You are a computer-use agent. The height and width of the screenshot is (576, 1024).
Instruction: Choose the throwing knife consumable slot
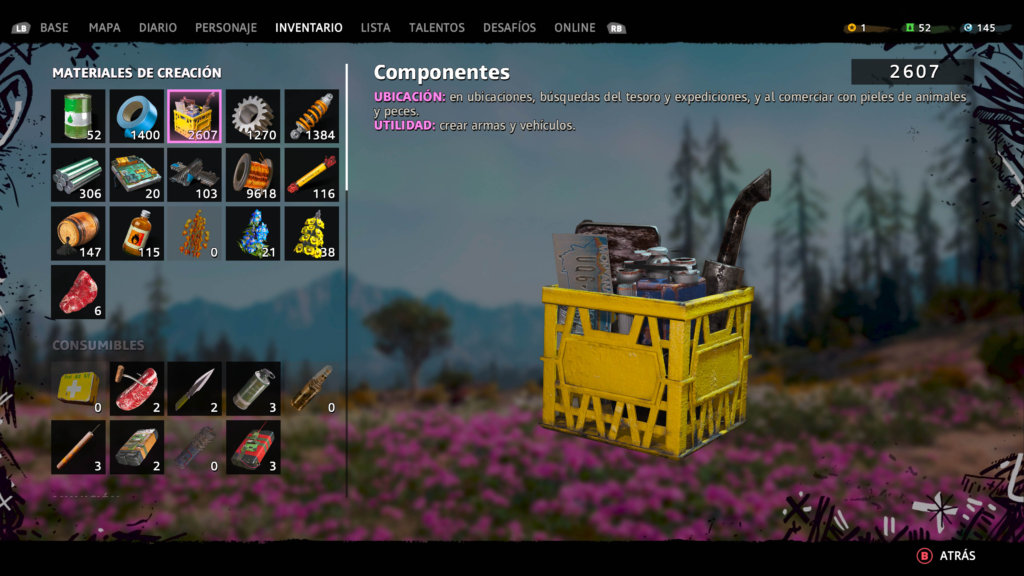click(x=195, y=389)
